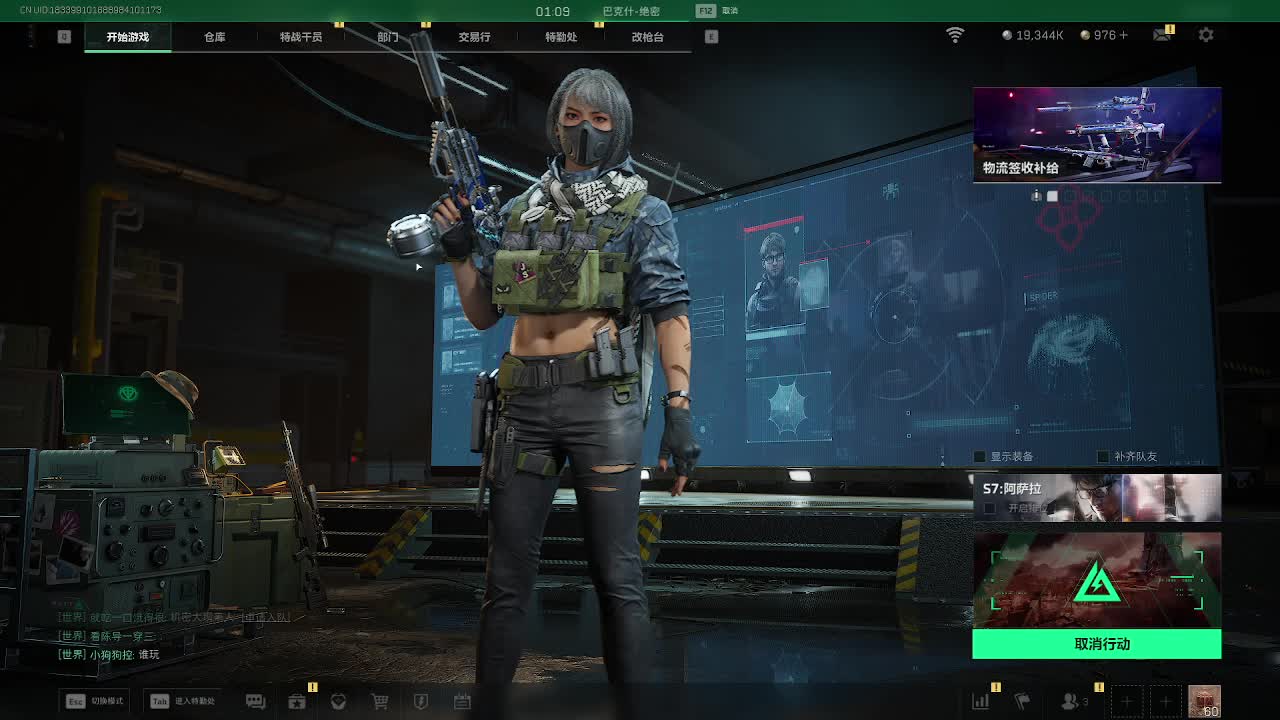
Task: Click the player avatar showing level 60
Action: [1204, 701]
